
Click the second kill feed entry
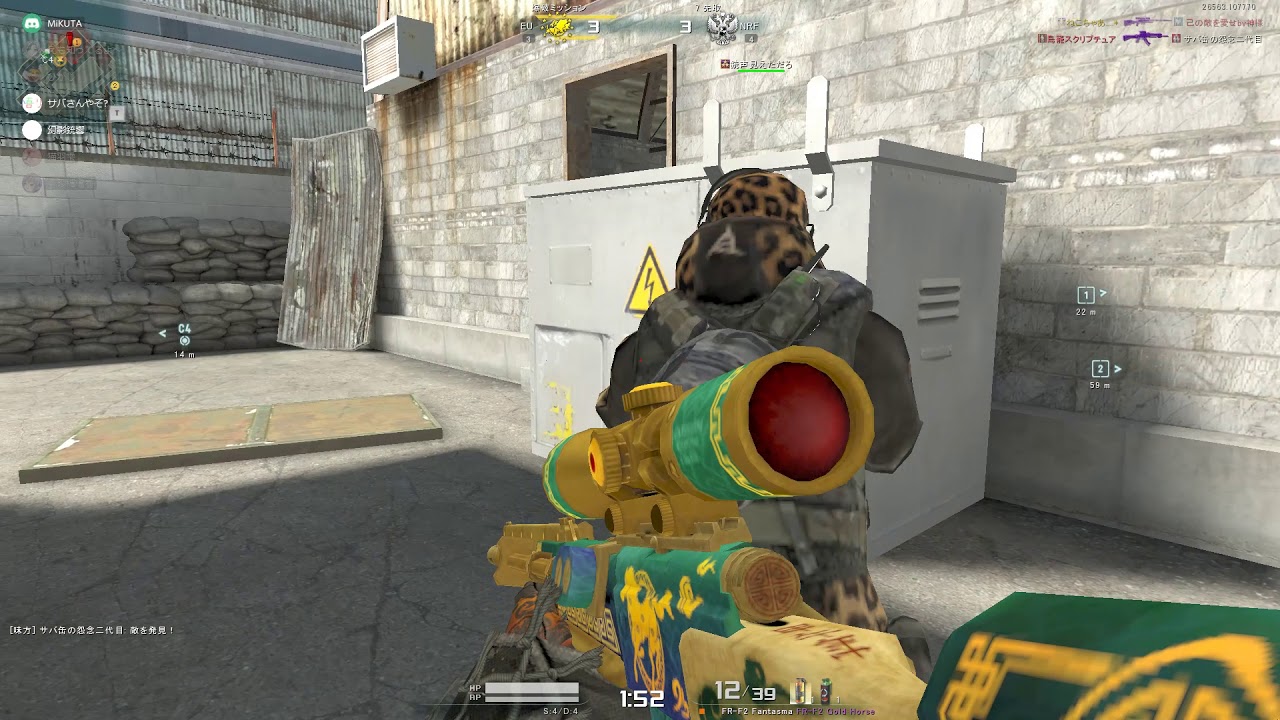coord(1150,38)
